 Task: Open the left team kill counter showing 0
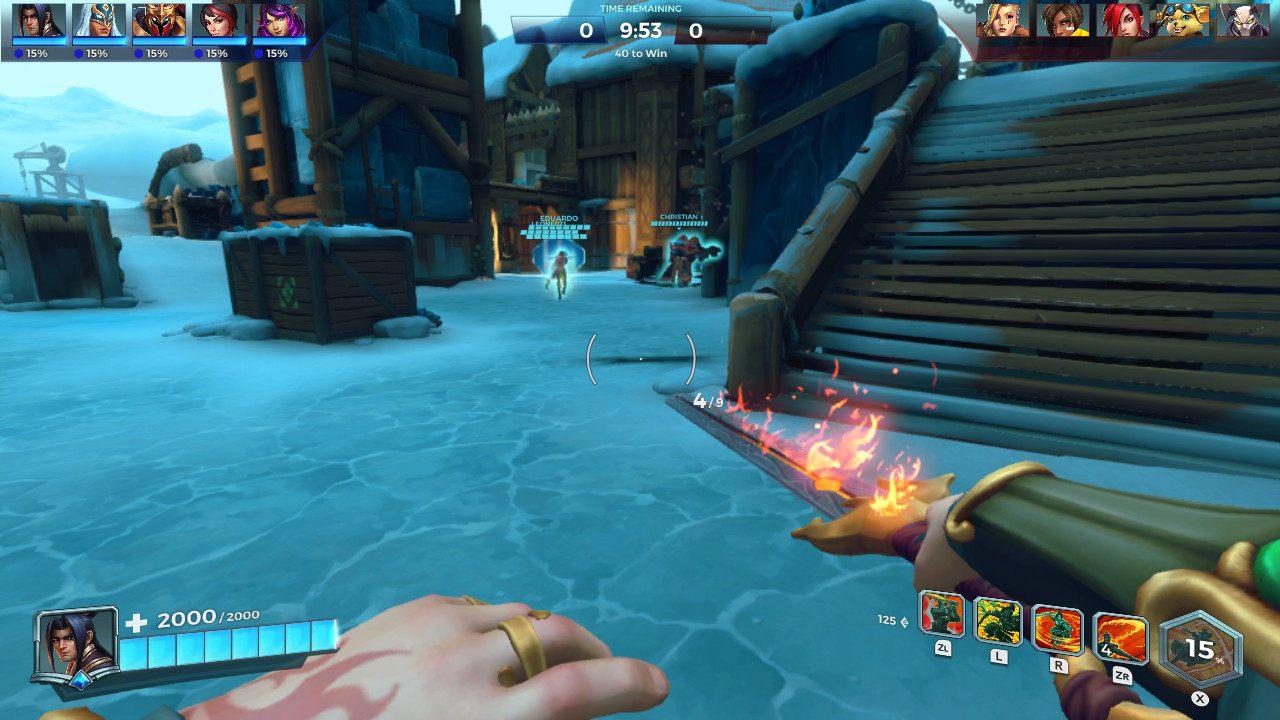(589, 30)
